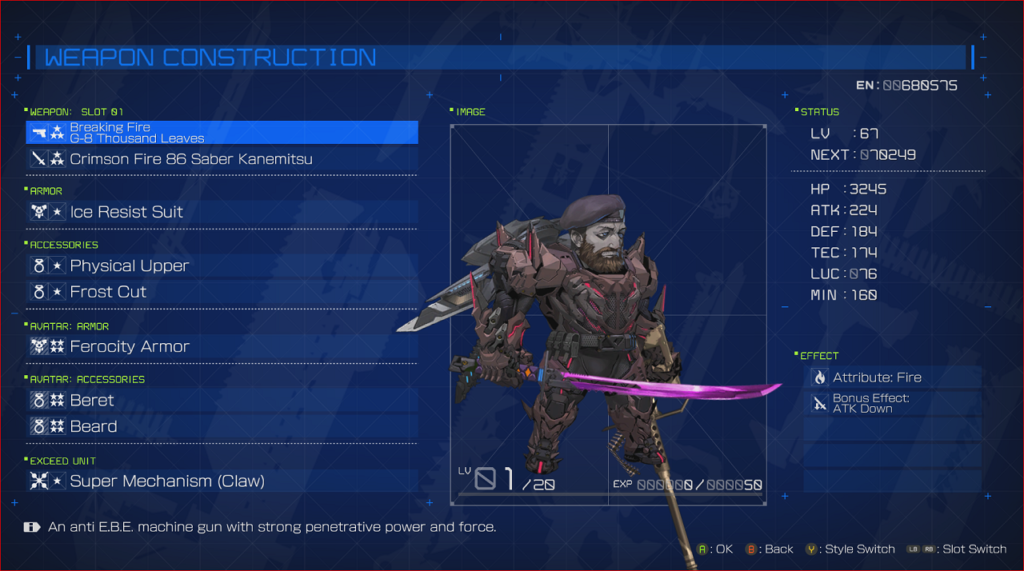
Task: Click the Attribute: Fire effect entry
Action: pyautogui.click(x=893, y=377)
